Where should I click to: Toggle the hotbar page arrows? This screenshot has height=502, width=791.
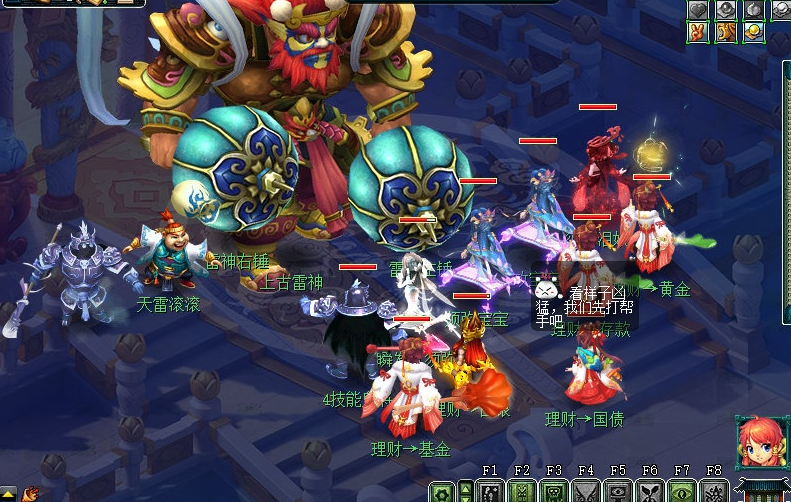[465, 492]
